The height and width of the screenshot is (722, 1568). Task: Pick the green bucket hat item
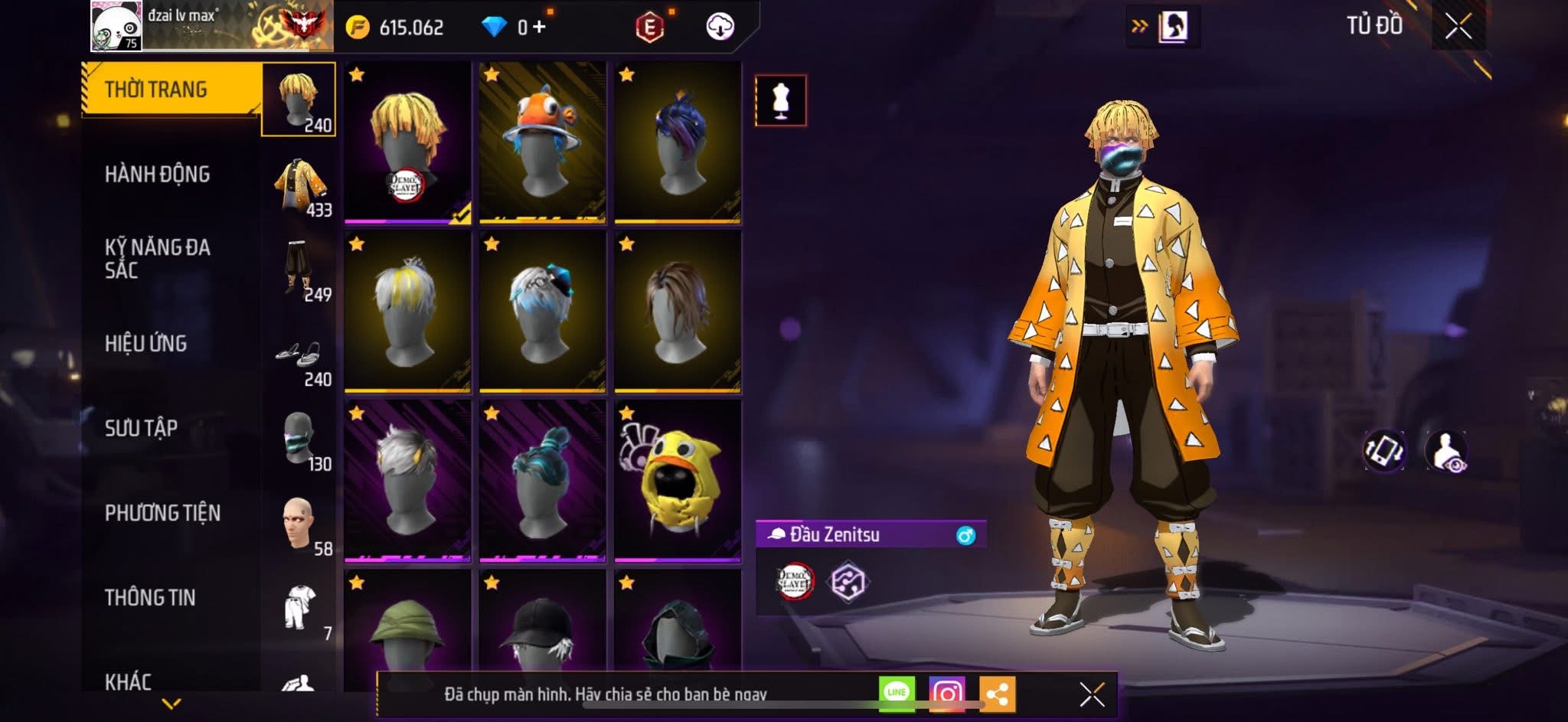[407, 632]
